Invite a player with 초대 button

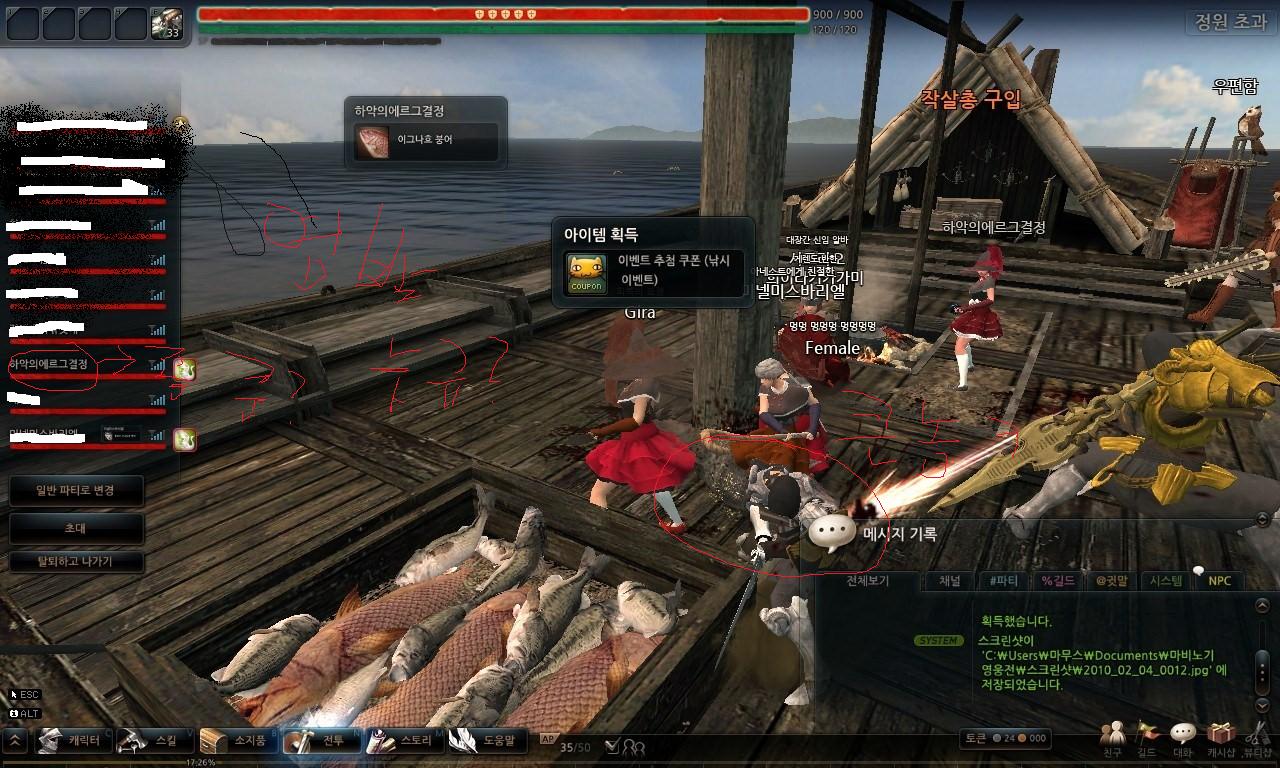pyautogui.click(x=76, y=528)
